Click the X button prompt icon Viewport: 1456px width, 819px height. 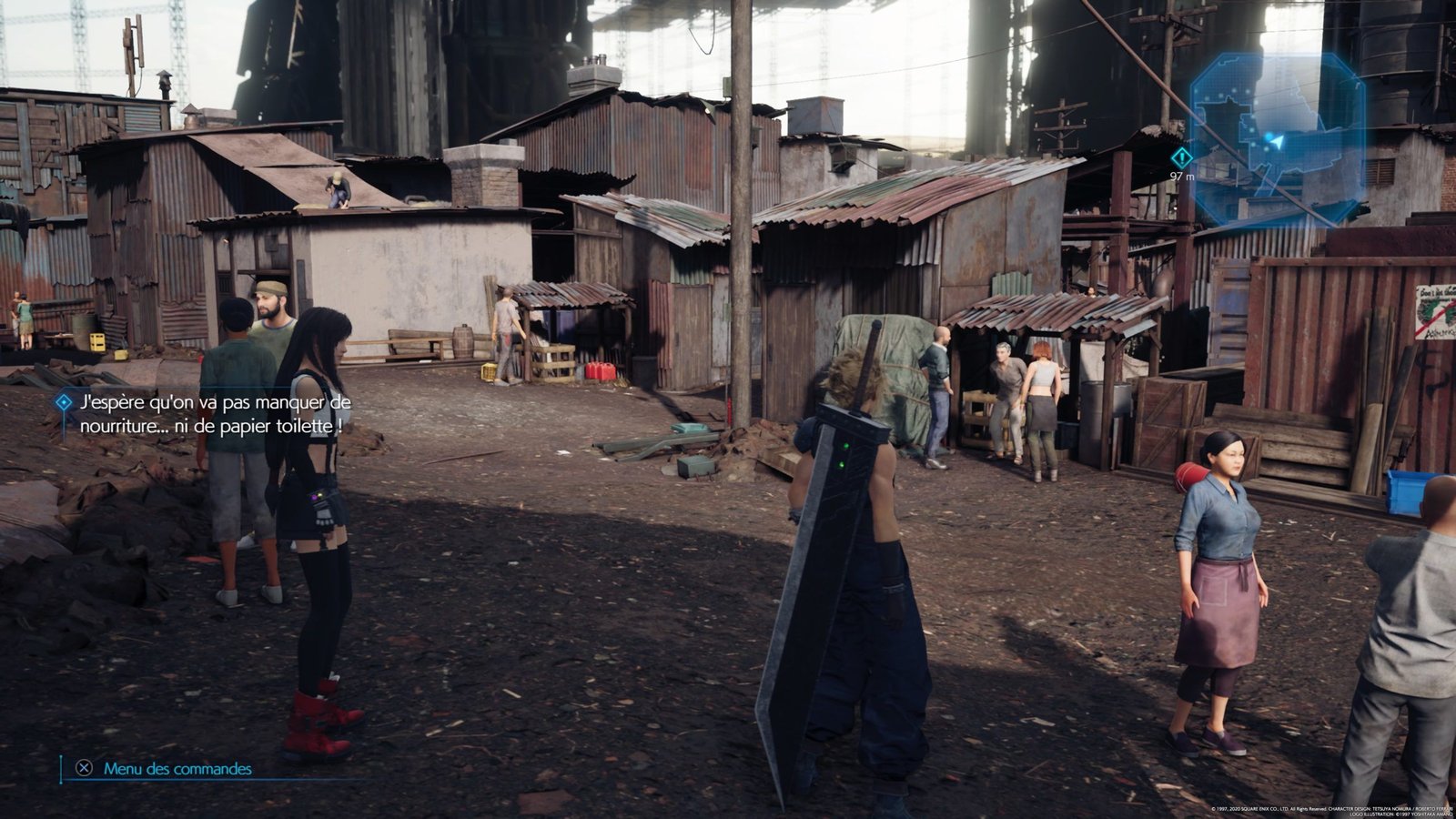(82, 769)
